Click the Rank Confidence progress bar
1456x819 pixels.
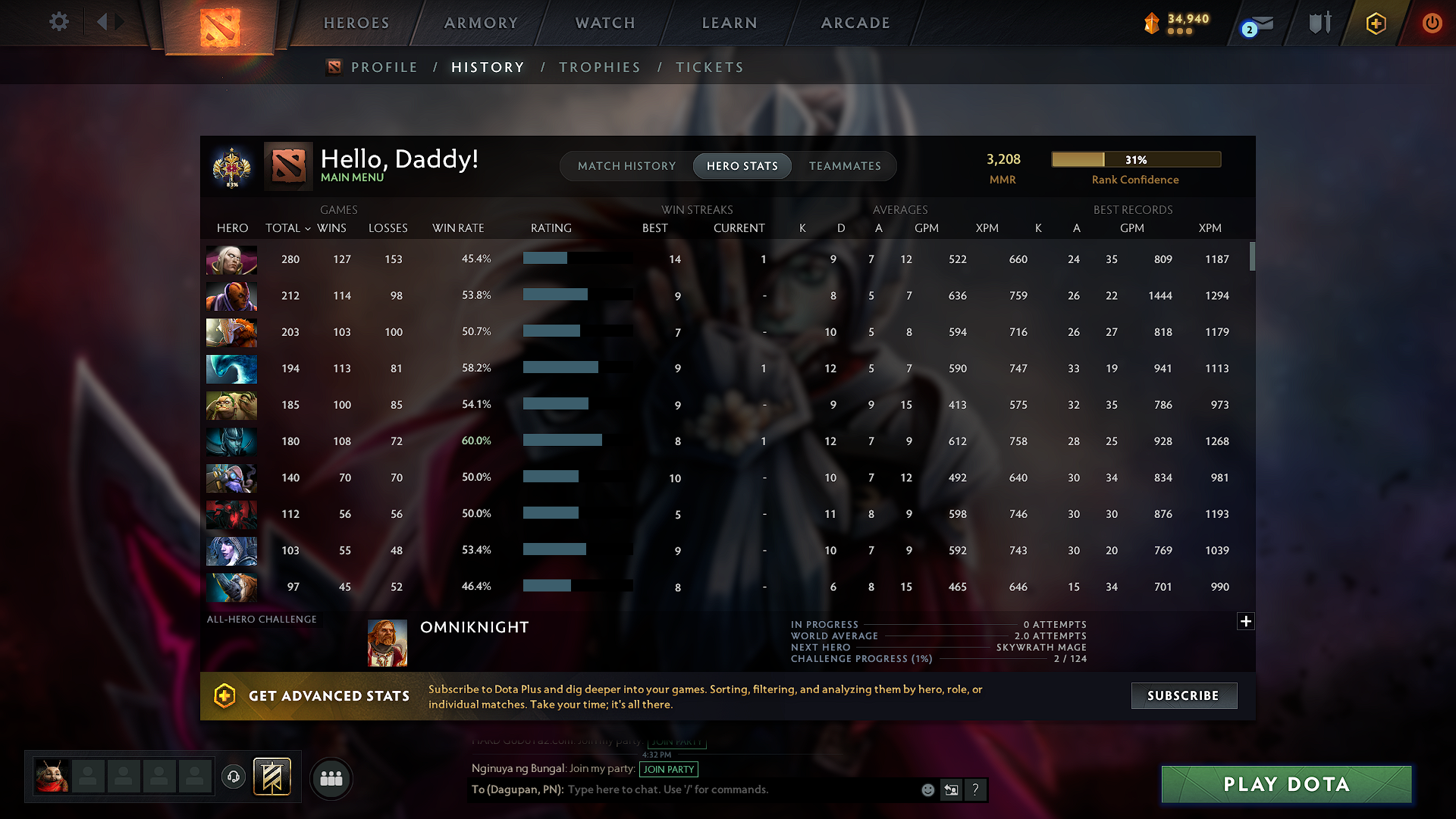point(1135,159)
